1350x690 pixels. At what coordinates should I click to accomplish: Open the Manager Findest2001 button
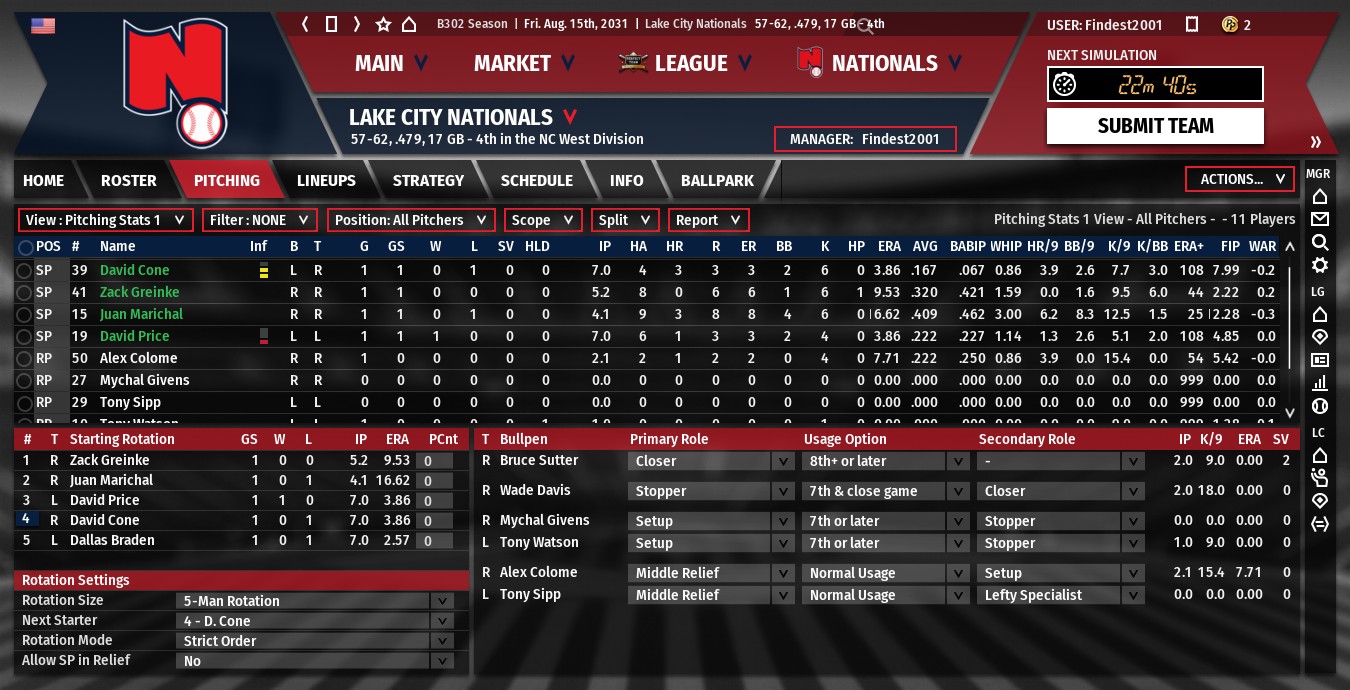pos(865,139)
